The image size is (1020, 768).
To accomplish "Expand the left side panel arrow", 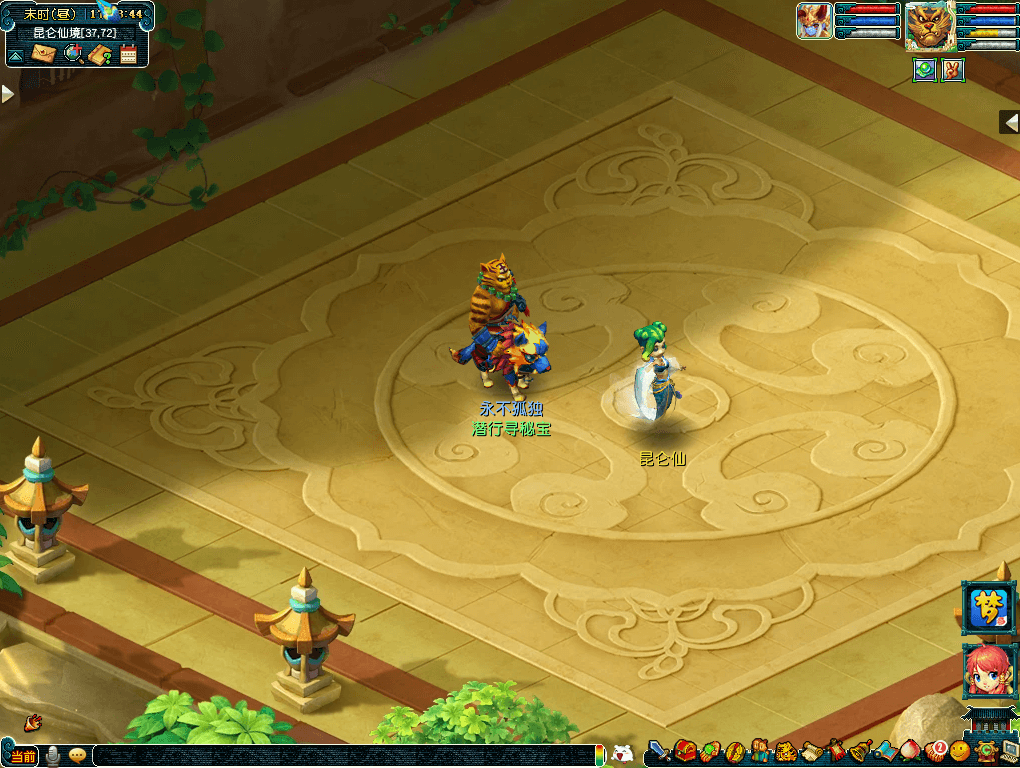I will coord(7,94).
